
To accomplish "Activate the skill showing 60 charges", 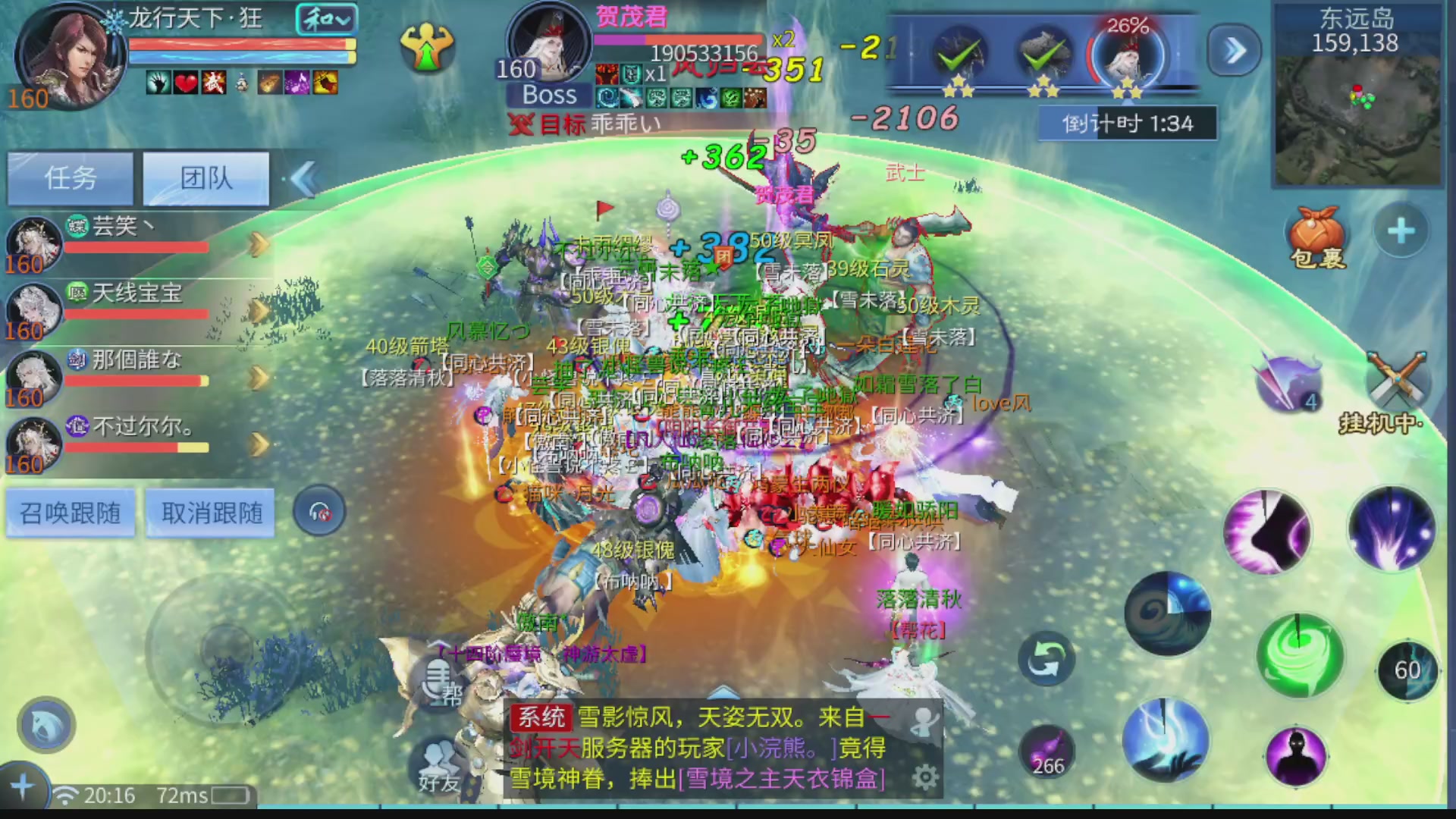I will [1408, 669].
